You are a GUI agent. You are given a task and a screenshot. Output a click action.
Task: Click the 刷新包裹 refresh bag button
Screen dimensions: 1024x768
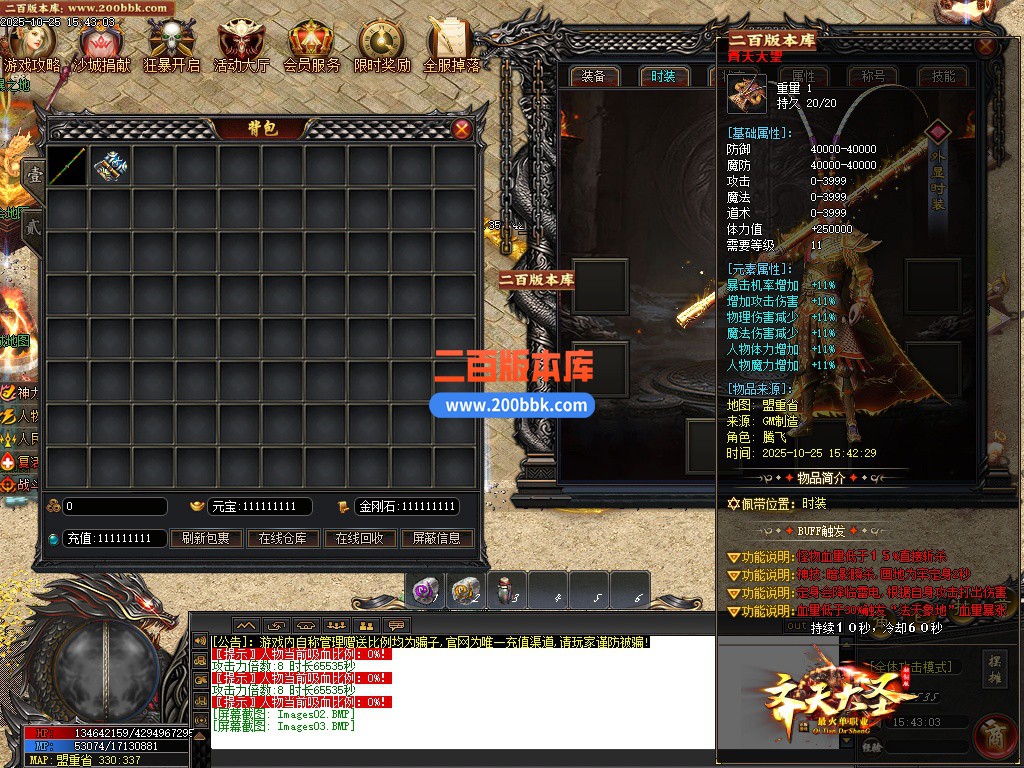[x=205, y=538]
